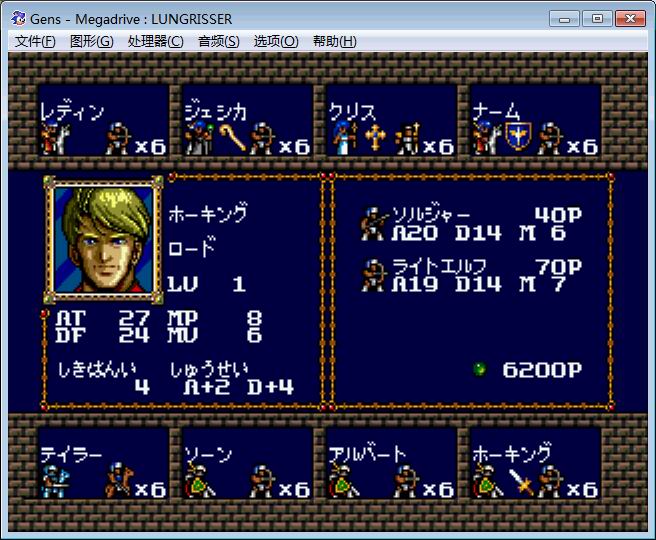
Task: Choose commander ソーン panel
Action: click(247, 468)
